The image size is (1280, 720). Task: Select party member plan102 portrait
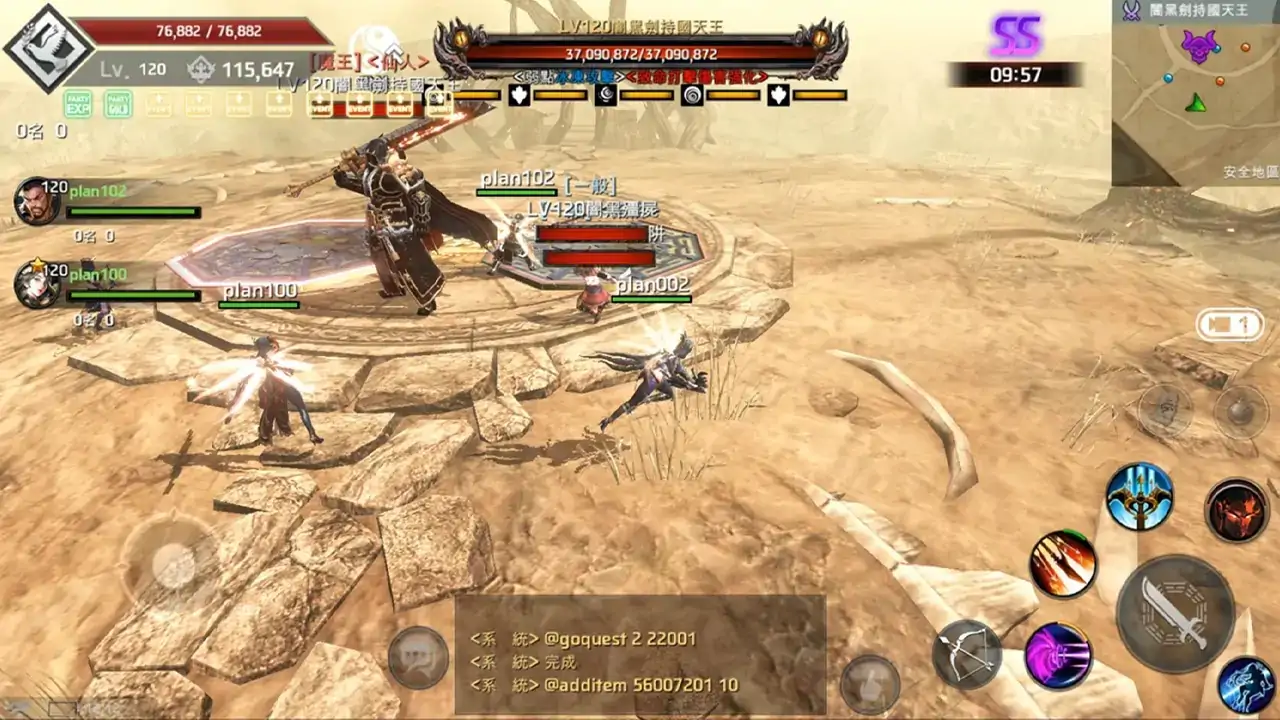tap(36, 200)
